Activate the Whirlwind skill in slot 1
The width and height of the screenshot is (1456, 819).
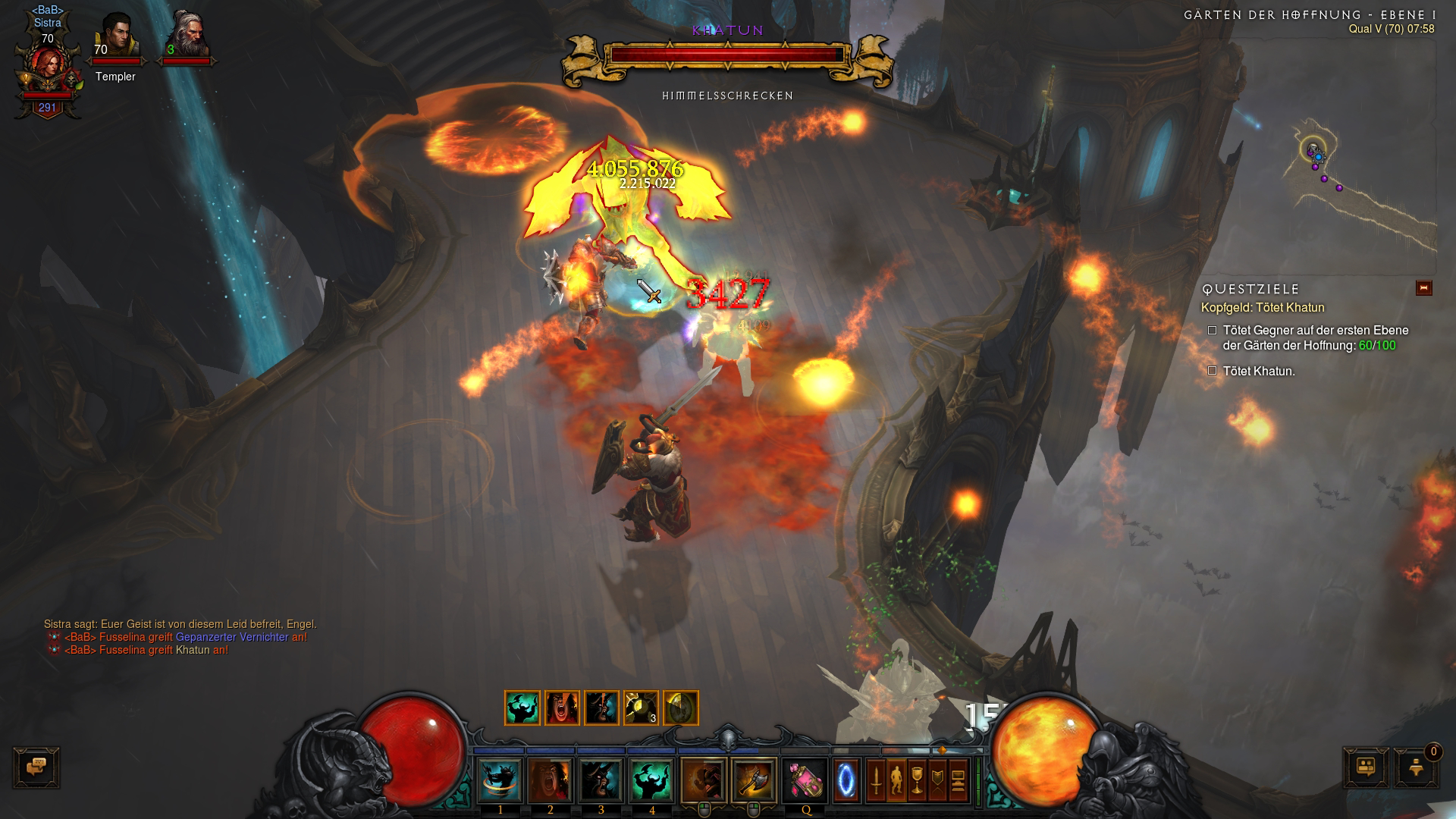point(500,780)
